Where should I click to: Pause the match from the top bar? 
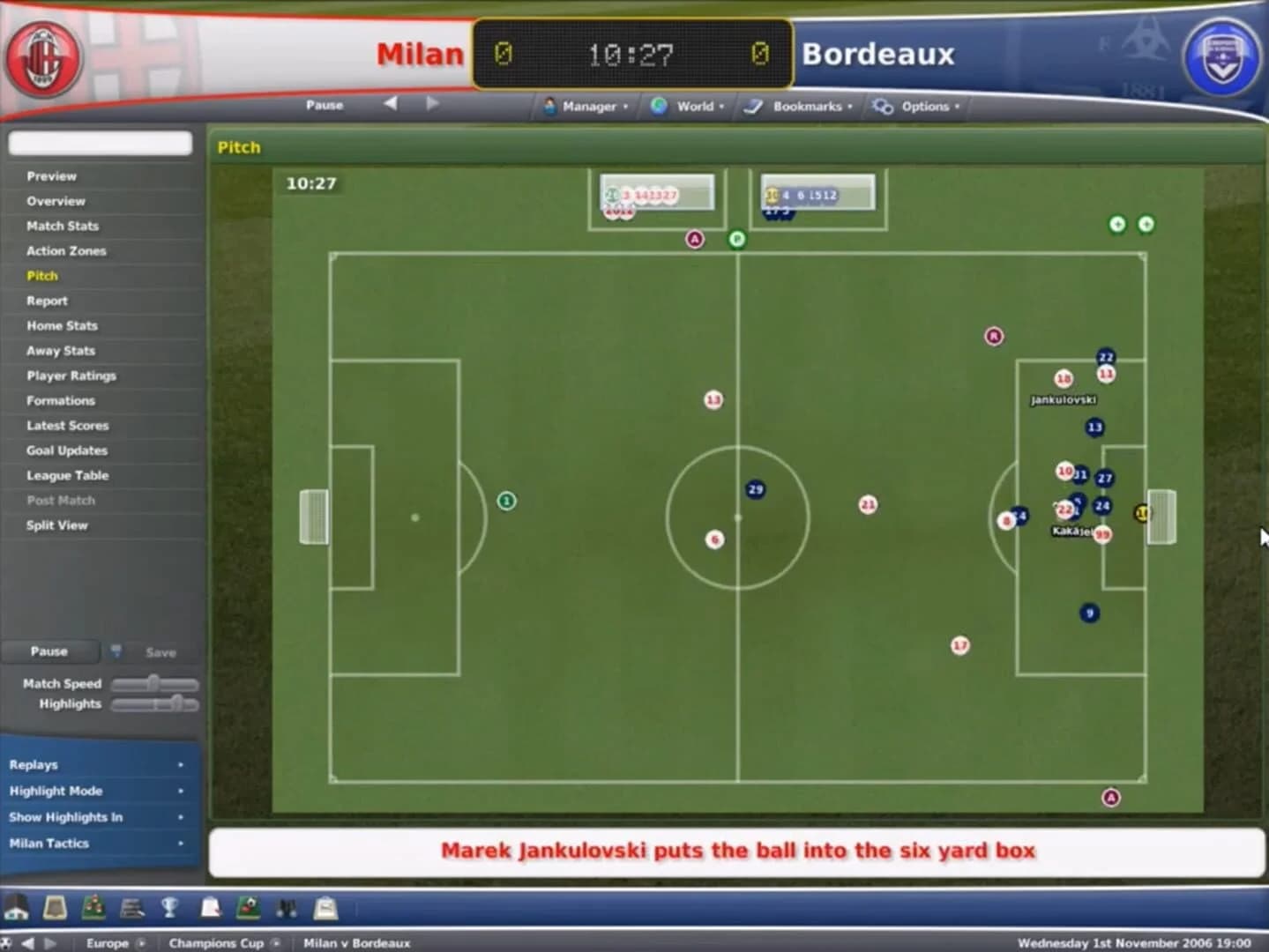(x=325, y=104)
